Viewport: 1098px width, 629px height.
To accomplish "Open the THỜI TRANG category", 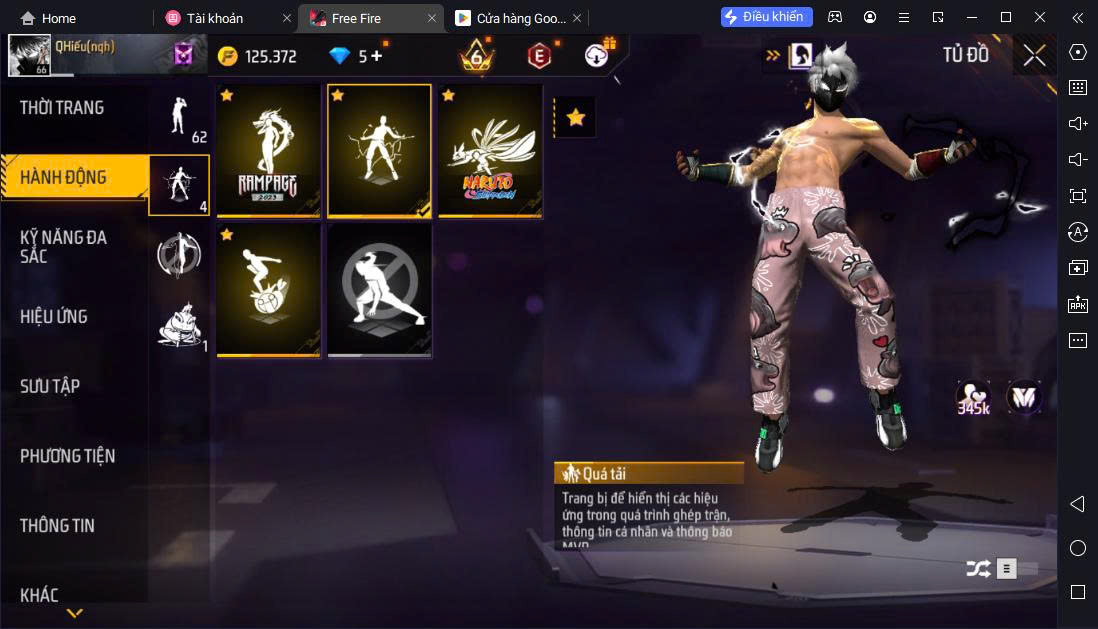I will tap(62, 108).
